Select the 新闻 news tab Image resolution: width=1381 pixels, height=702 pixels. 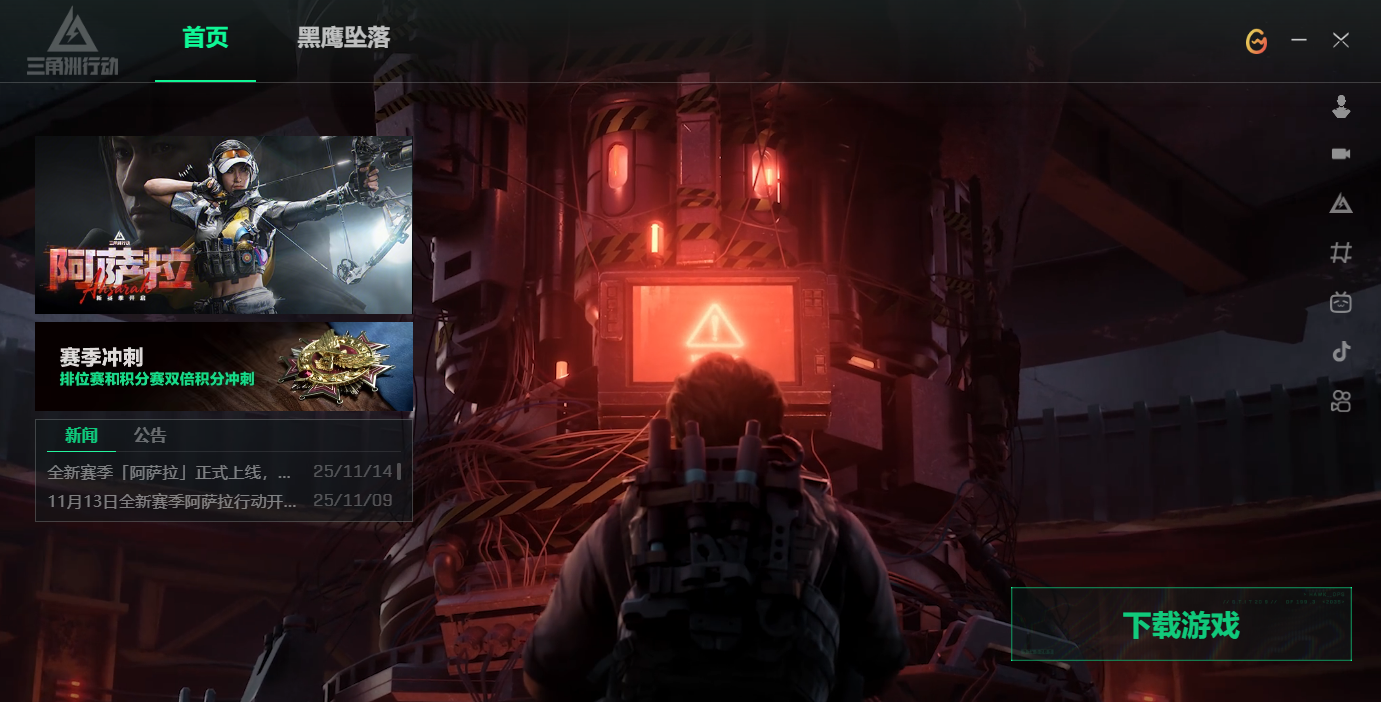82,435
